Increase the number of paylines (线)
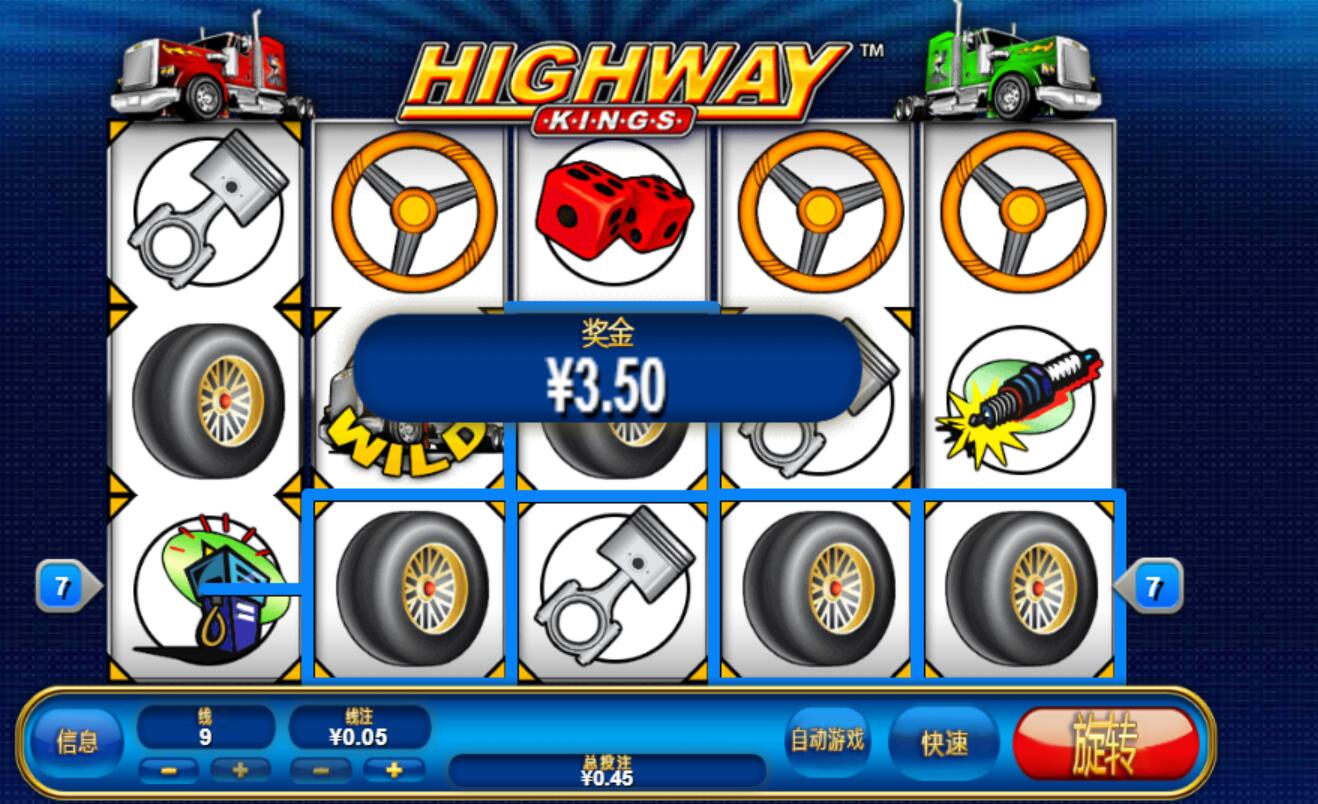Screen dimensions: 1318x804 (x=240, y=770)
